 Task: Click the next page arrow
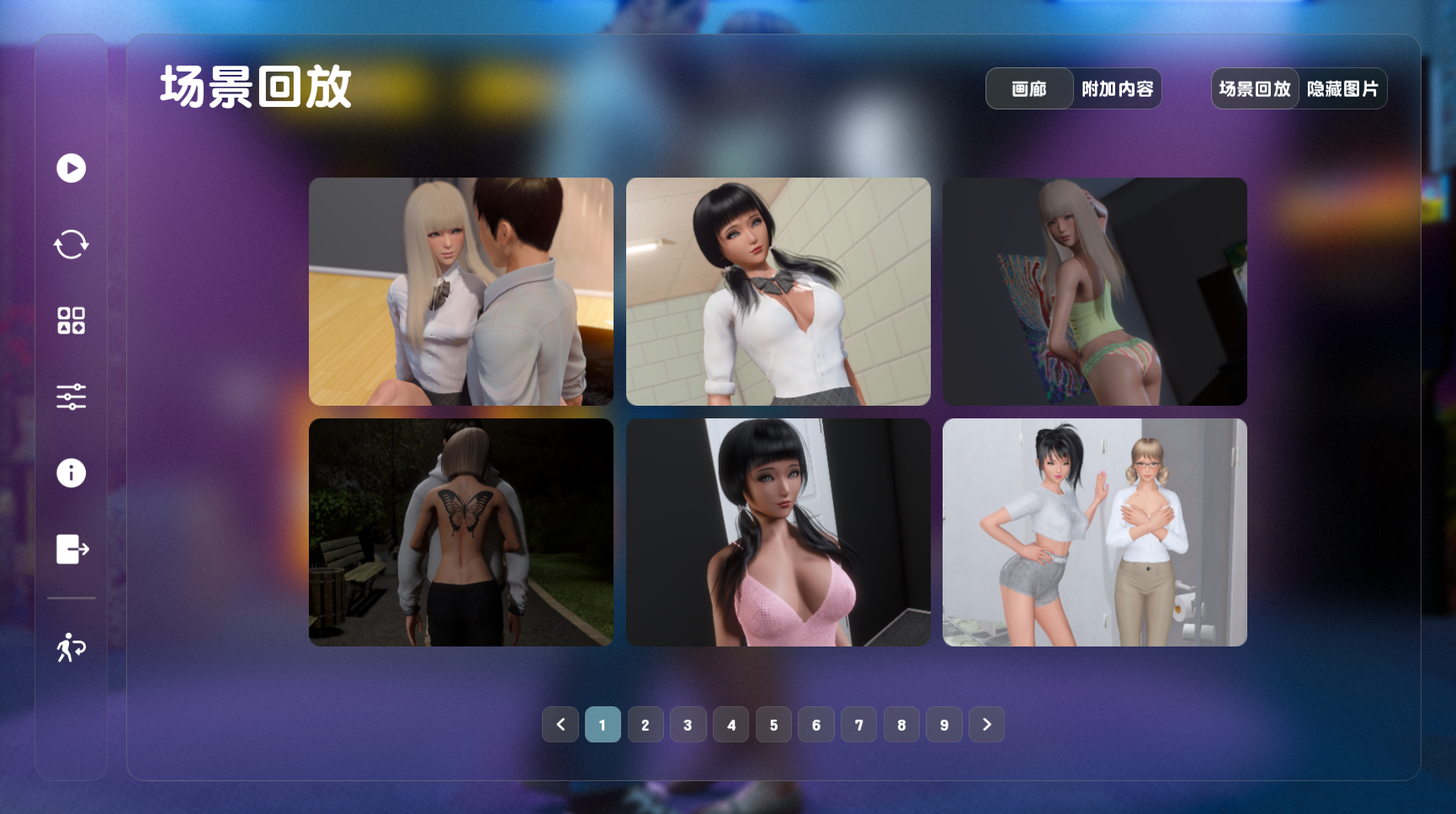[x=987, y=725]
